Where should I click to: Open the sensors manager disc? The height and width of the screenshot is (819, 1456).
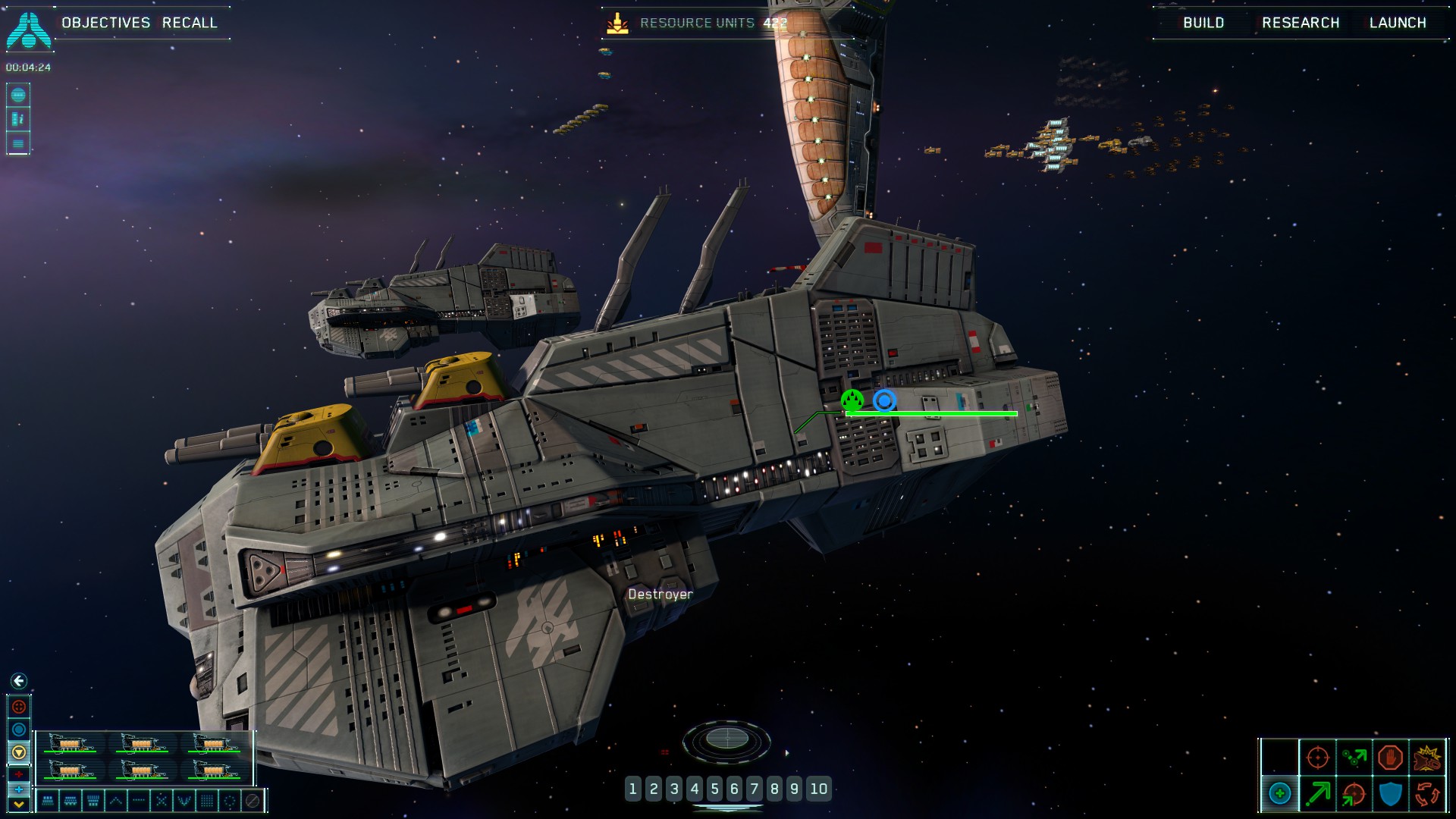pyautogui.click(x=726, y=739)
